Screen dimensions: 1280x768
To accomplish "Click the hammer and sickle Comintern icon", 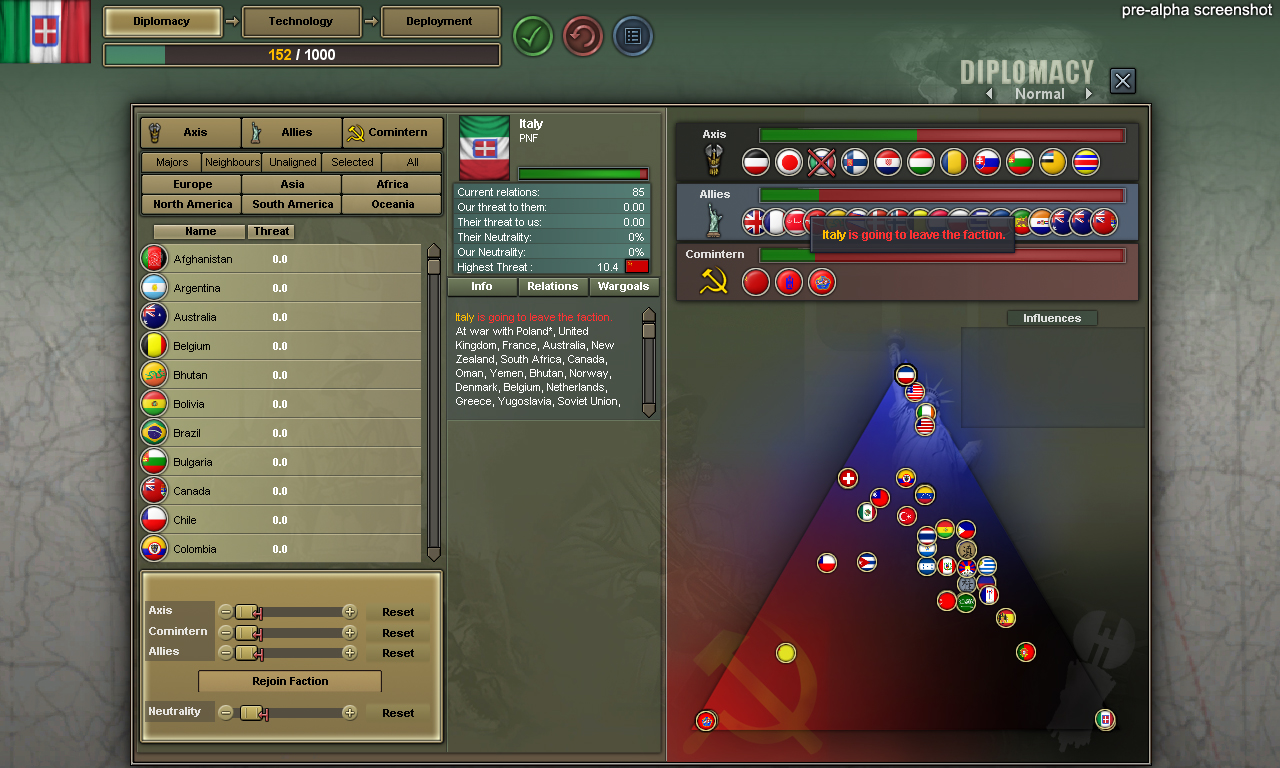I will 713,282.
